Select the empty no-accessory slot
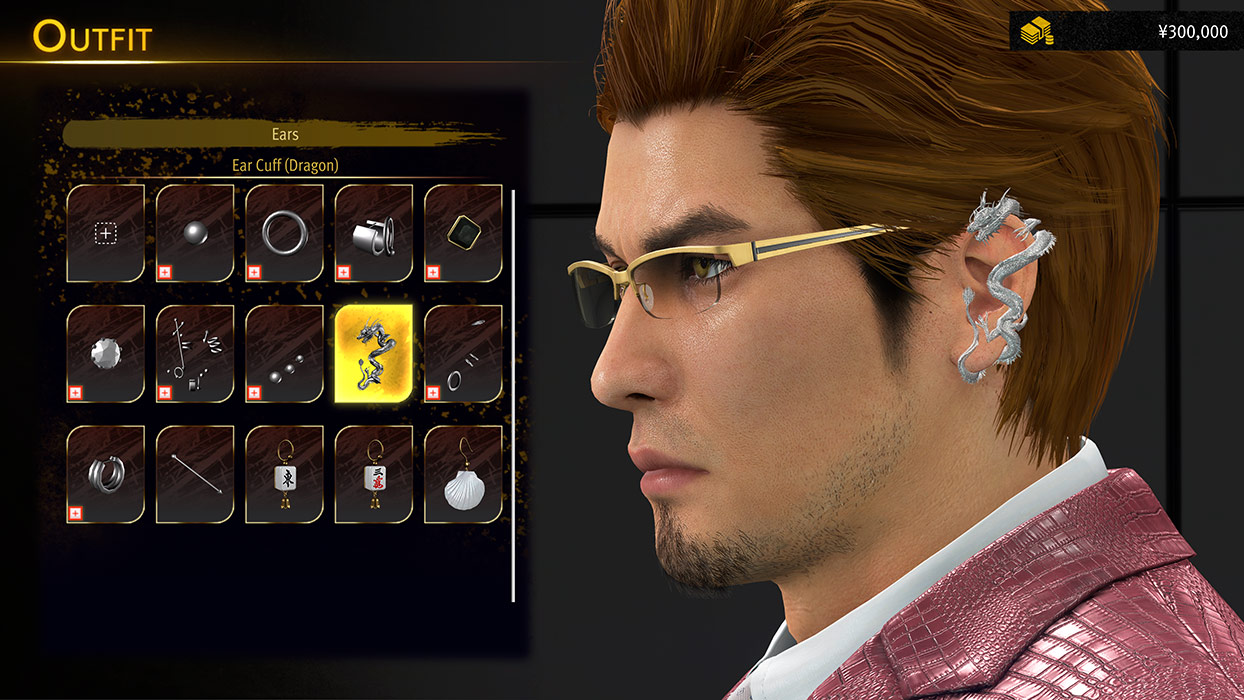1244x700 pixels. (106, 233)
